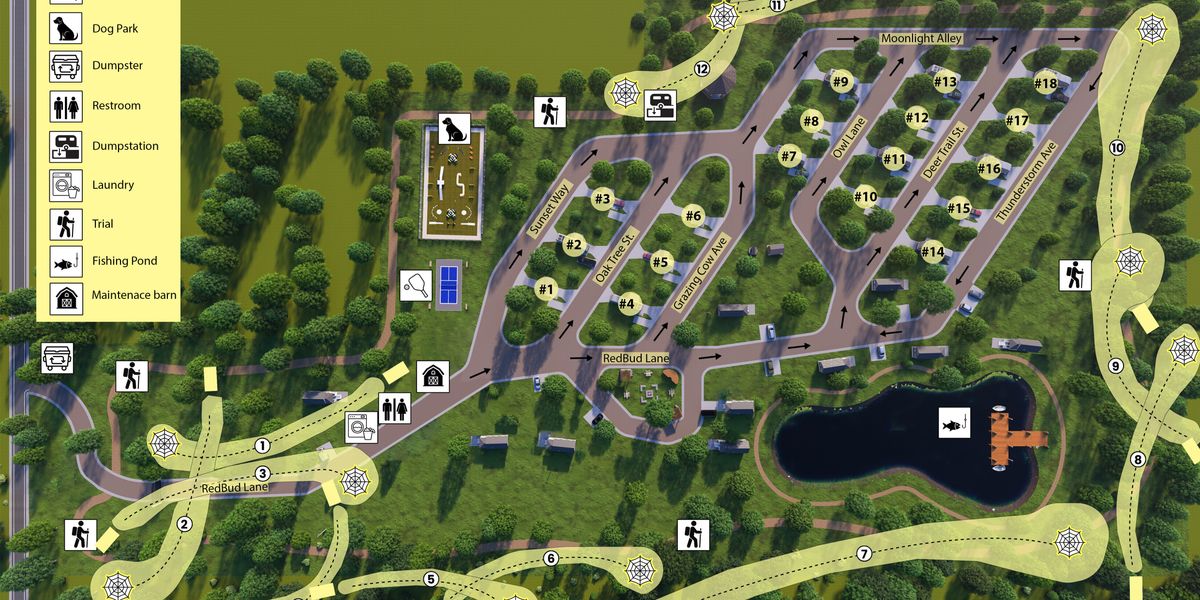1200x600 pixels.
Task: Select campsite marker #18
Action: pyautogui.click(x=1046, y=83)
